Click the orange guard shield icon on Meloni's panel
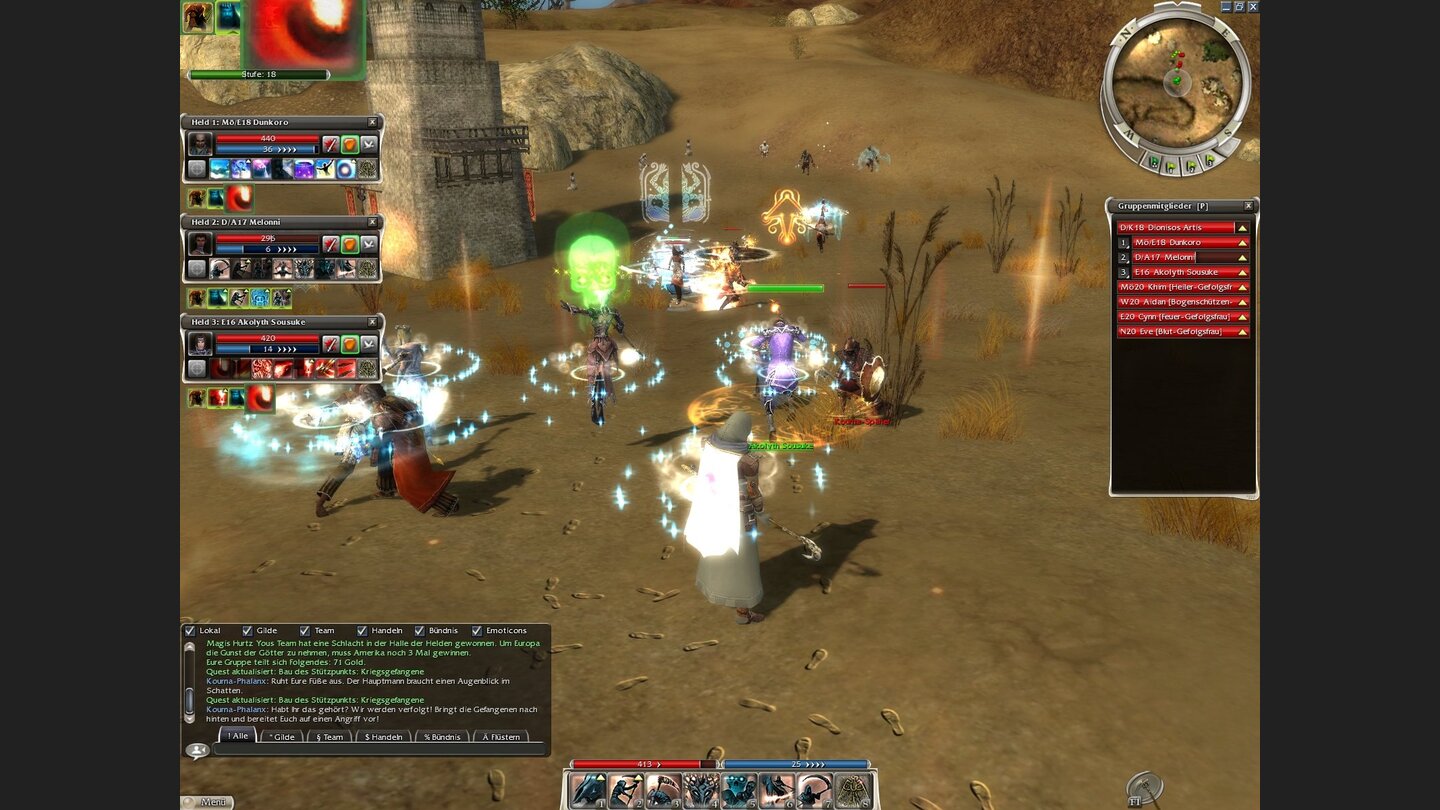Viewport: 1440px width, 810px height. tap(349, 244)
